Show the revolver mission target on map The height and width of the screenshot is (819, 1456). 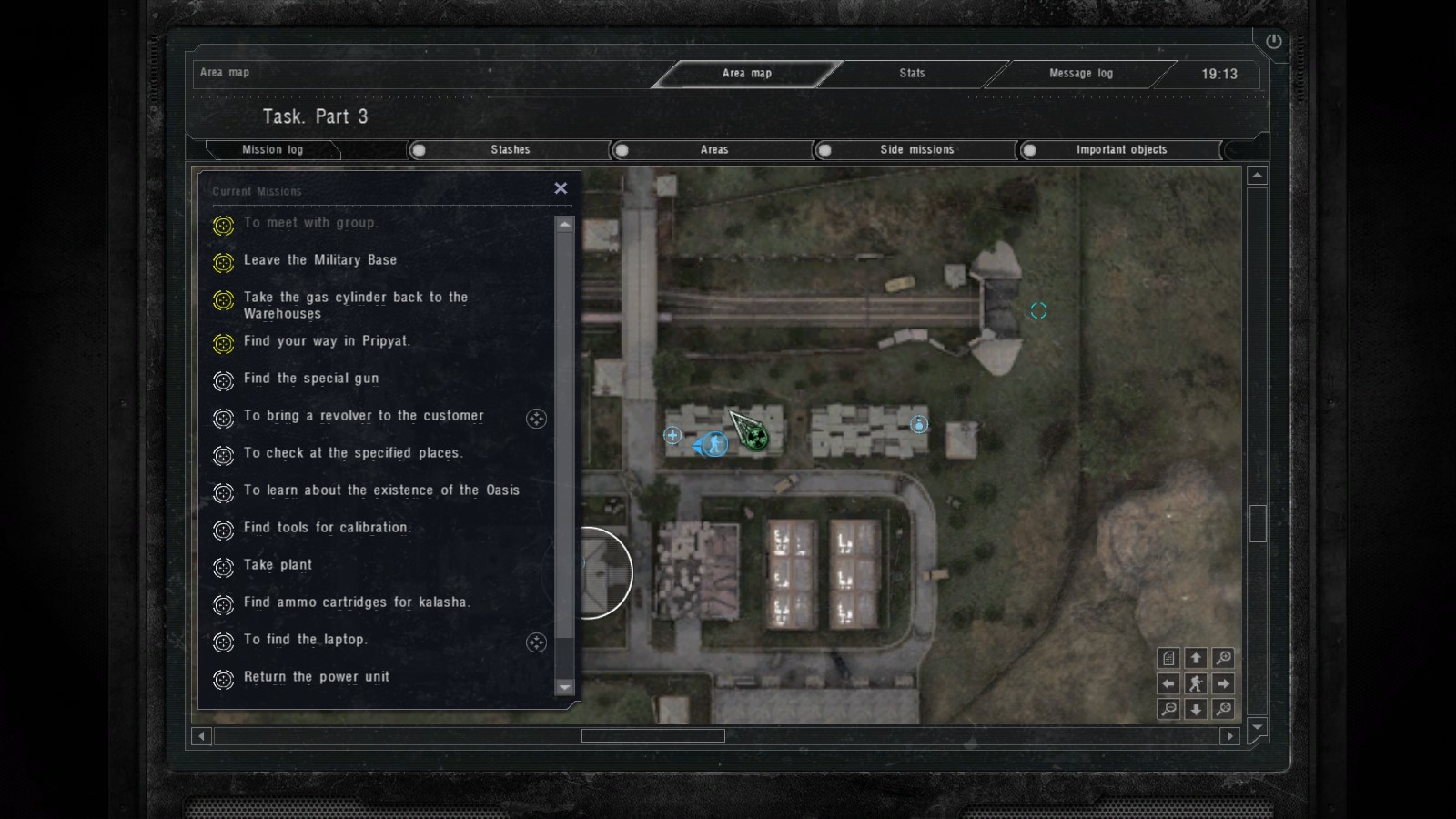[x=536, y=419]
